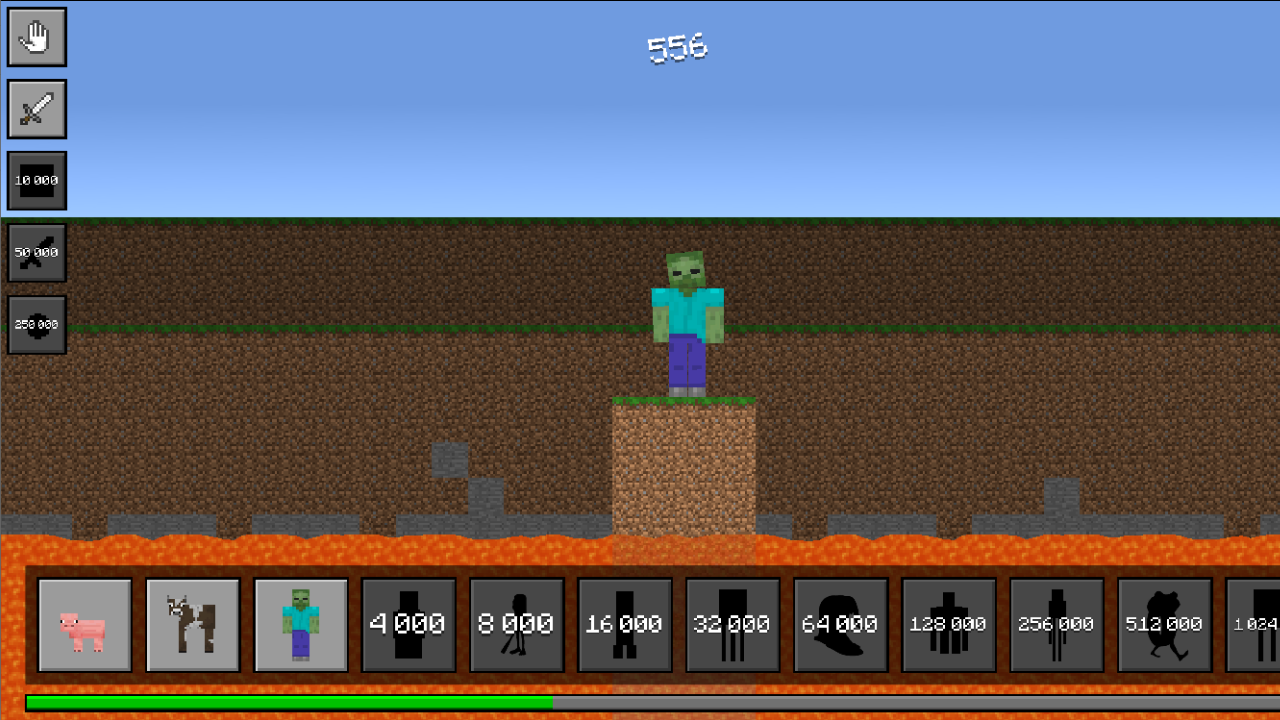The image size is (1280, 720).
Task: Select the hand tool
Action: 36,37
